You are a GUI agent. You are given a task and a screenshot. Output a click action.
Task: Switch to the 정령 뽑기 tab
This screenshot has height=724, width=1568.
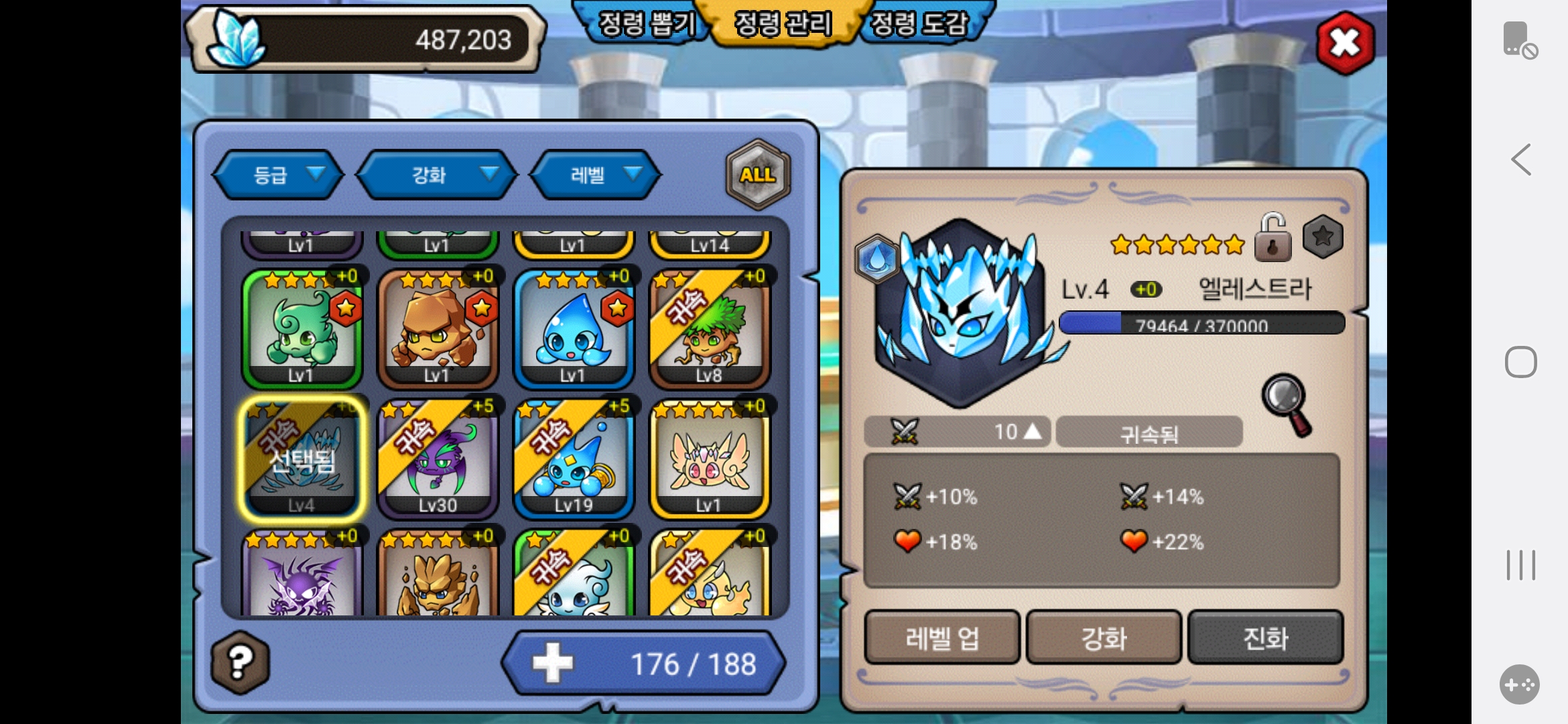645,24
